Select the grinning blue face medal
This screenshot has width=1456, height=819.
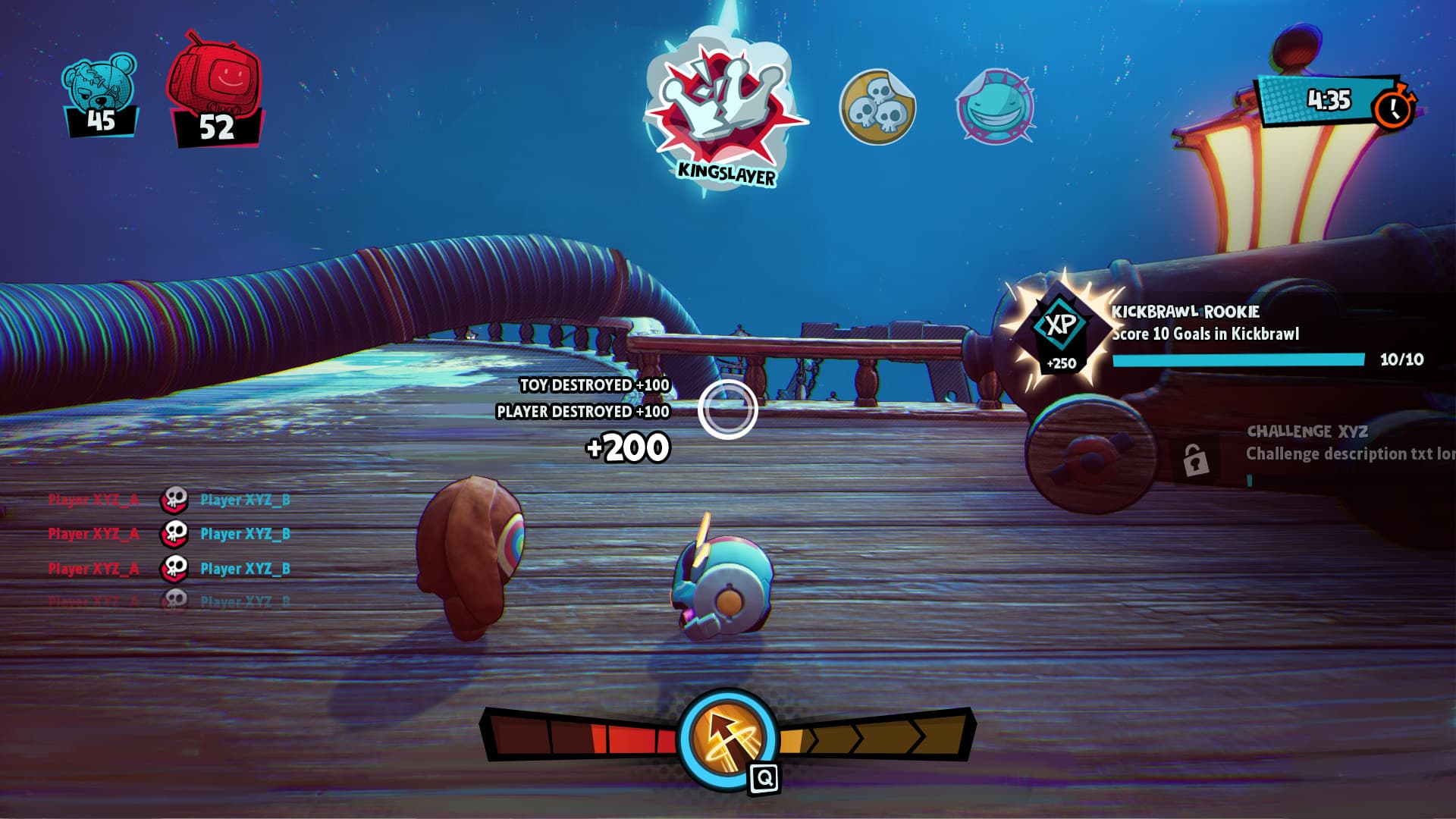(995, 107)
